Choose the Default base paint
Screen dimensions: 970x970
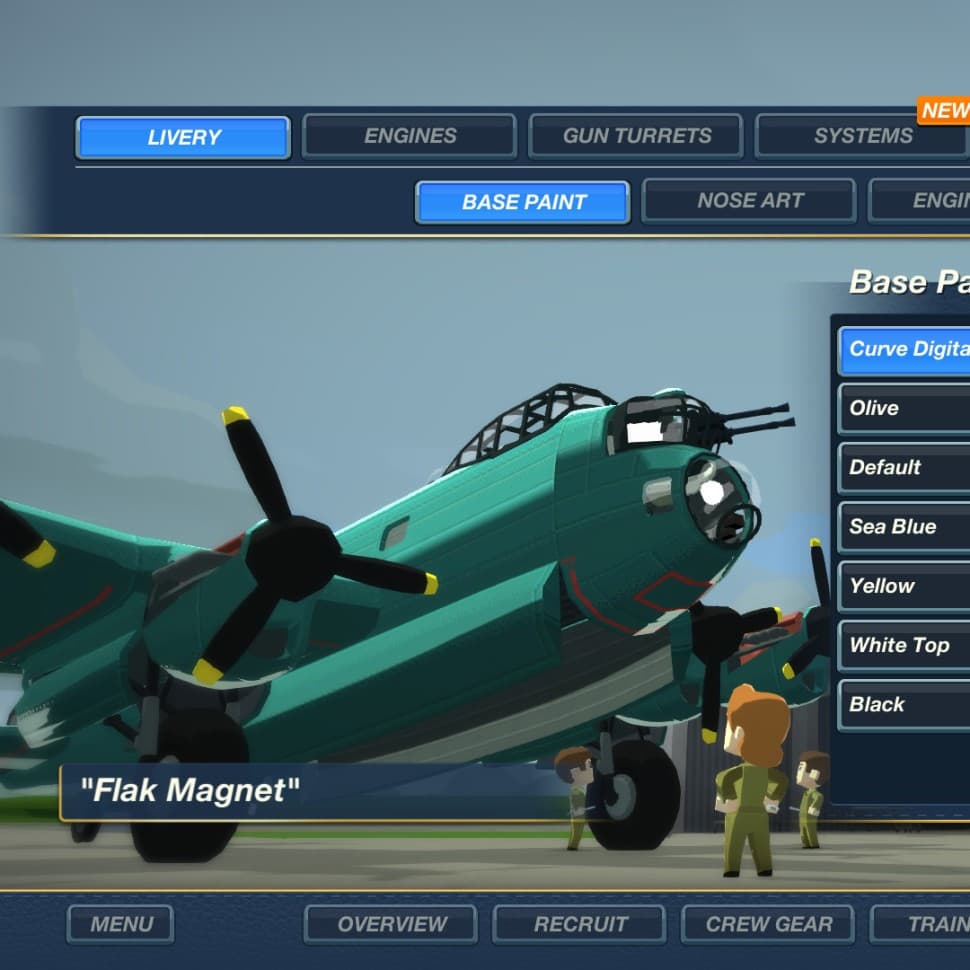(905, 468)
